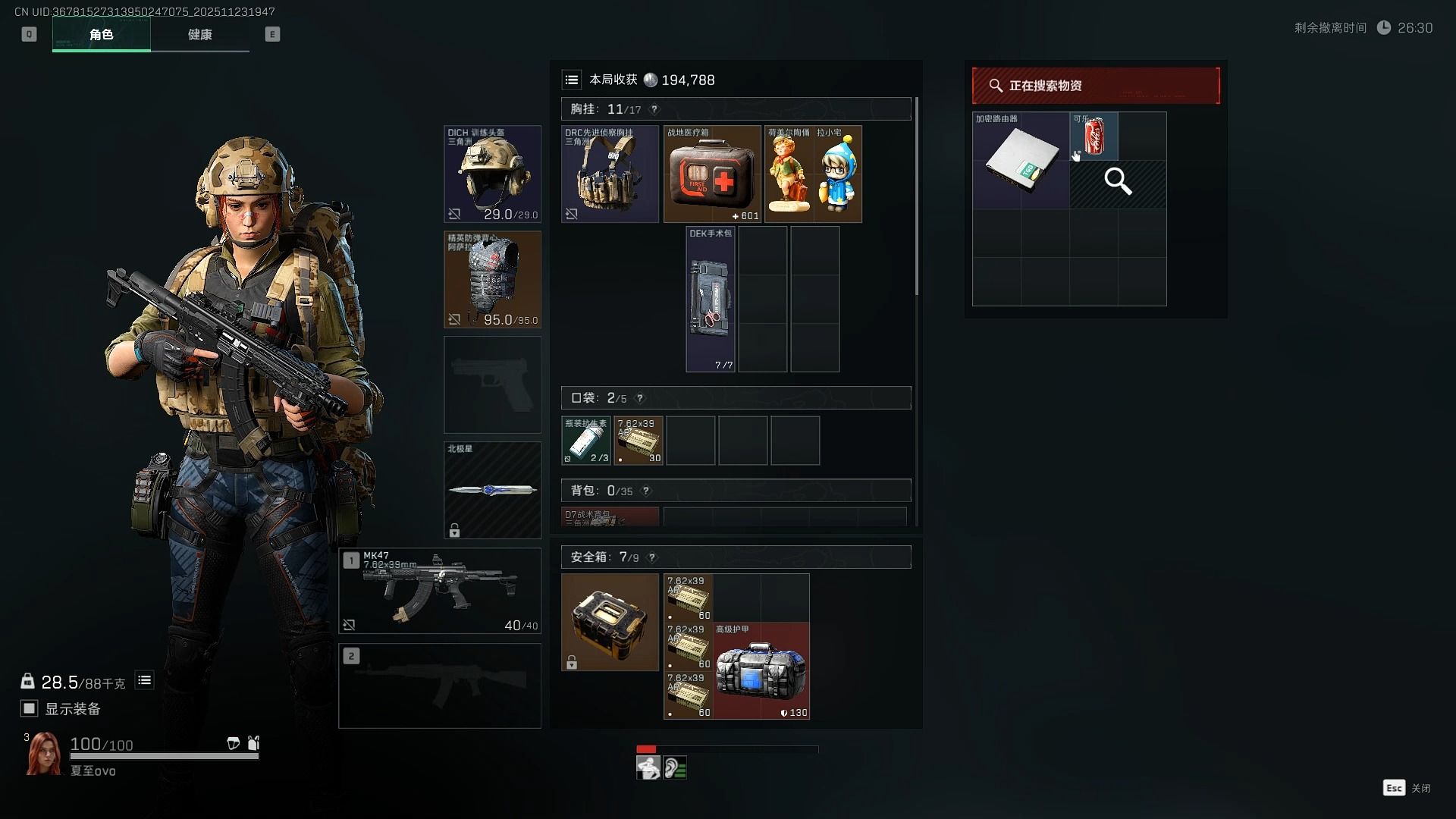Select the 7.62x39 ammo in pocket
Image resolution: width=1456 pixels, height=819 pixels.
[639, 441]
